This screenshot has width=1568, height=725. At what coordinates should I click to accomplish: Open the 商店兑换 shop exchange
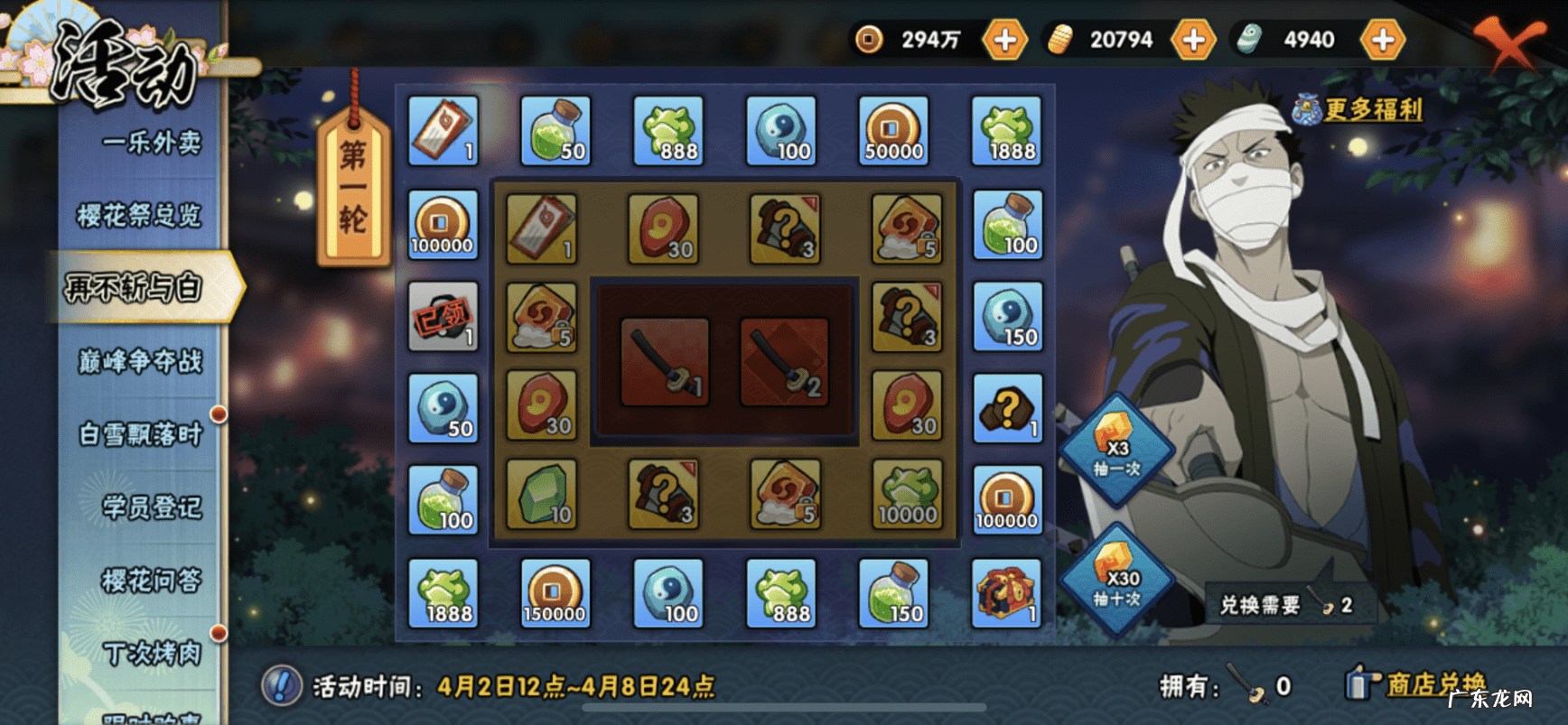1434,684
